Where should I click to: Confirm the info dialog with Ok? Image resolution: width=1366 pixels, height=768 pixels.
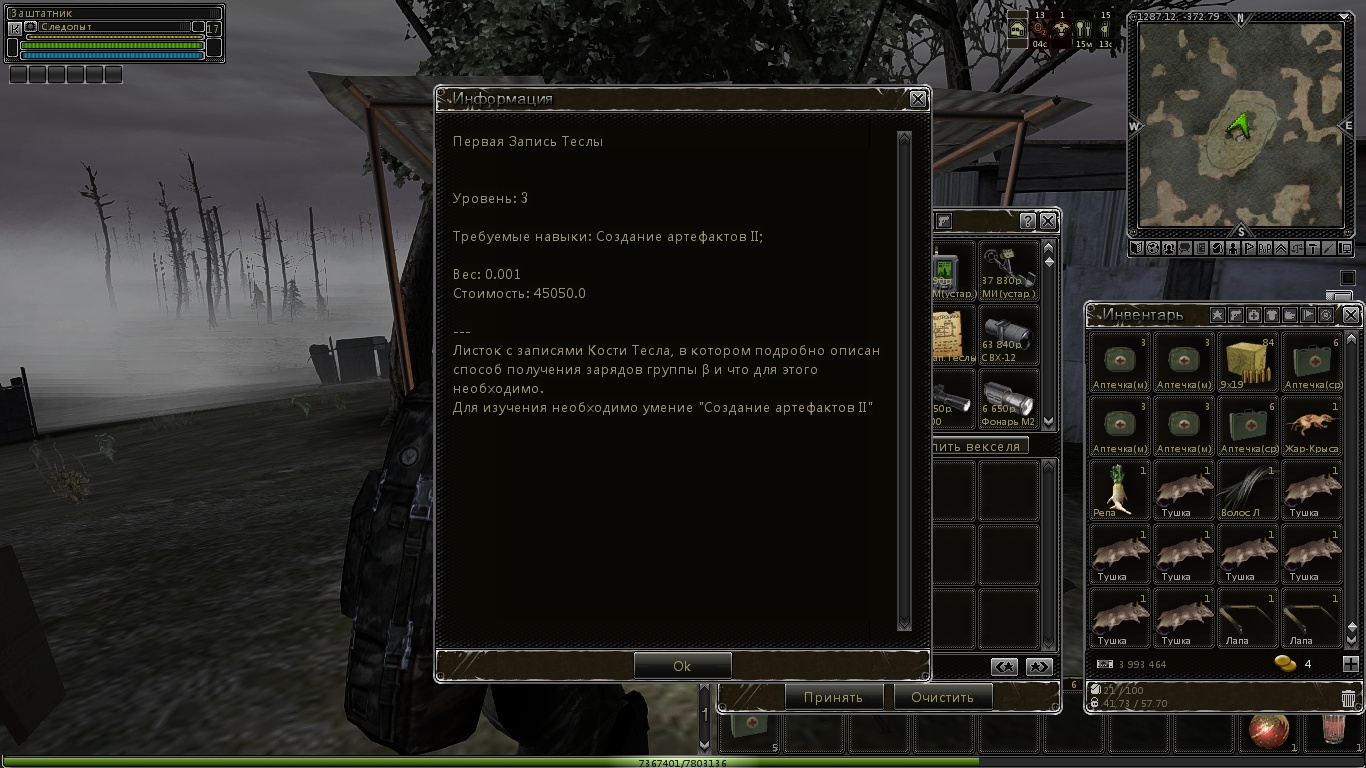pyautogui.click(x=682, y=666)
